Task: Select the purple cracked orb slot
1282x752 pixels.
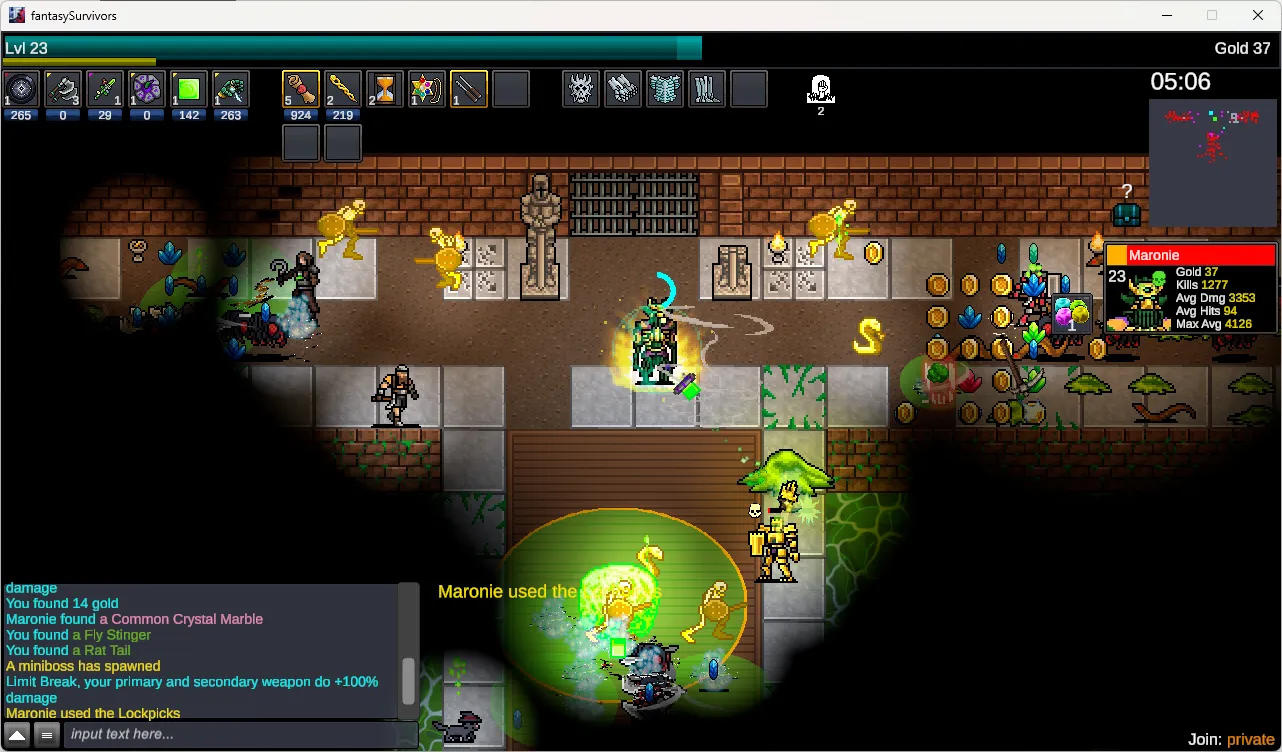Action: tap(147, 89)
